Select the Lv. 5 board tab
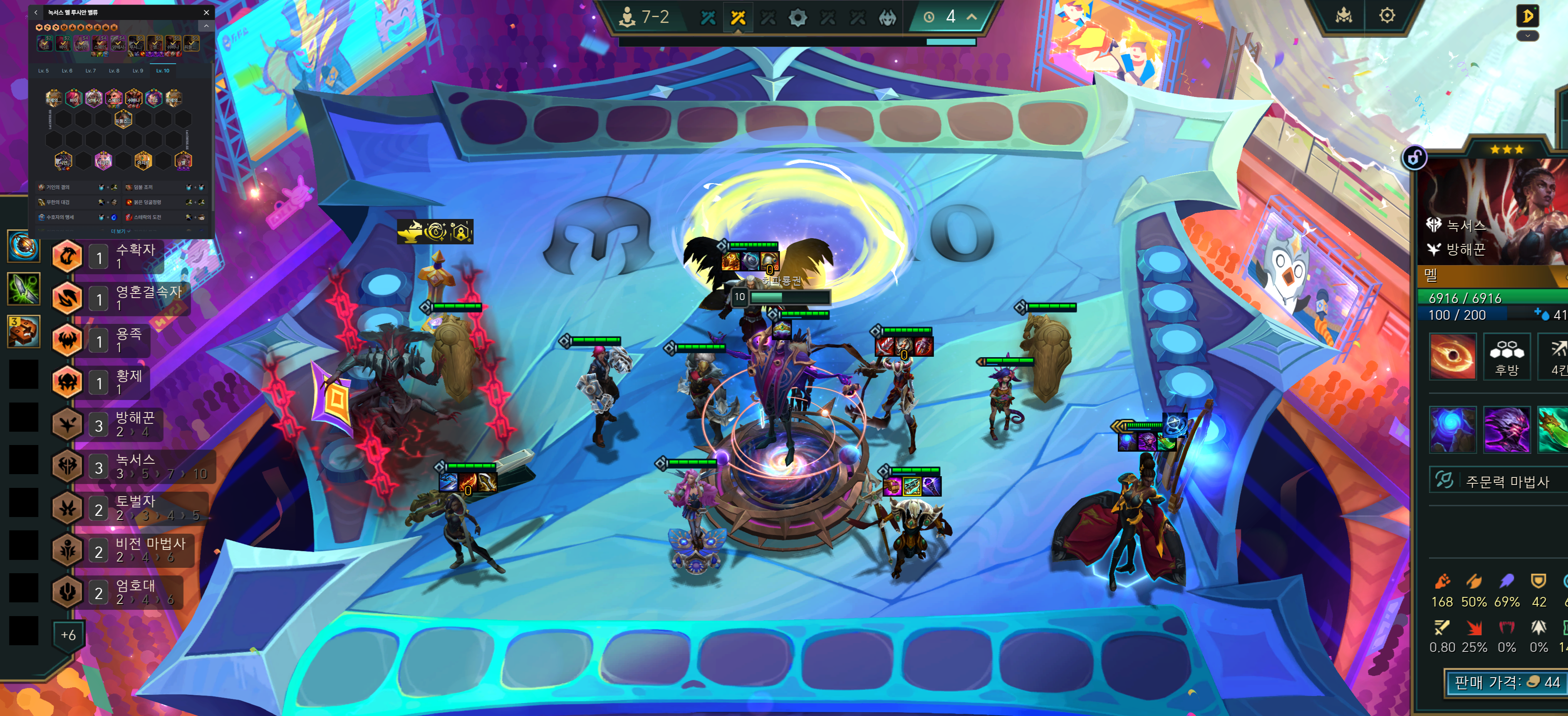Image resolution: width=1568 pixels, height=716 pixels. click(x=43, y=71)
